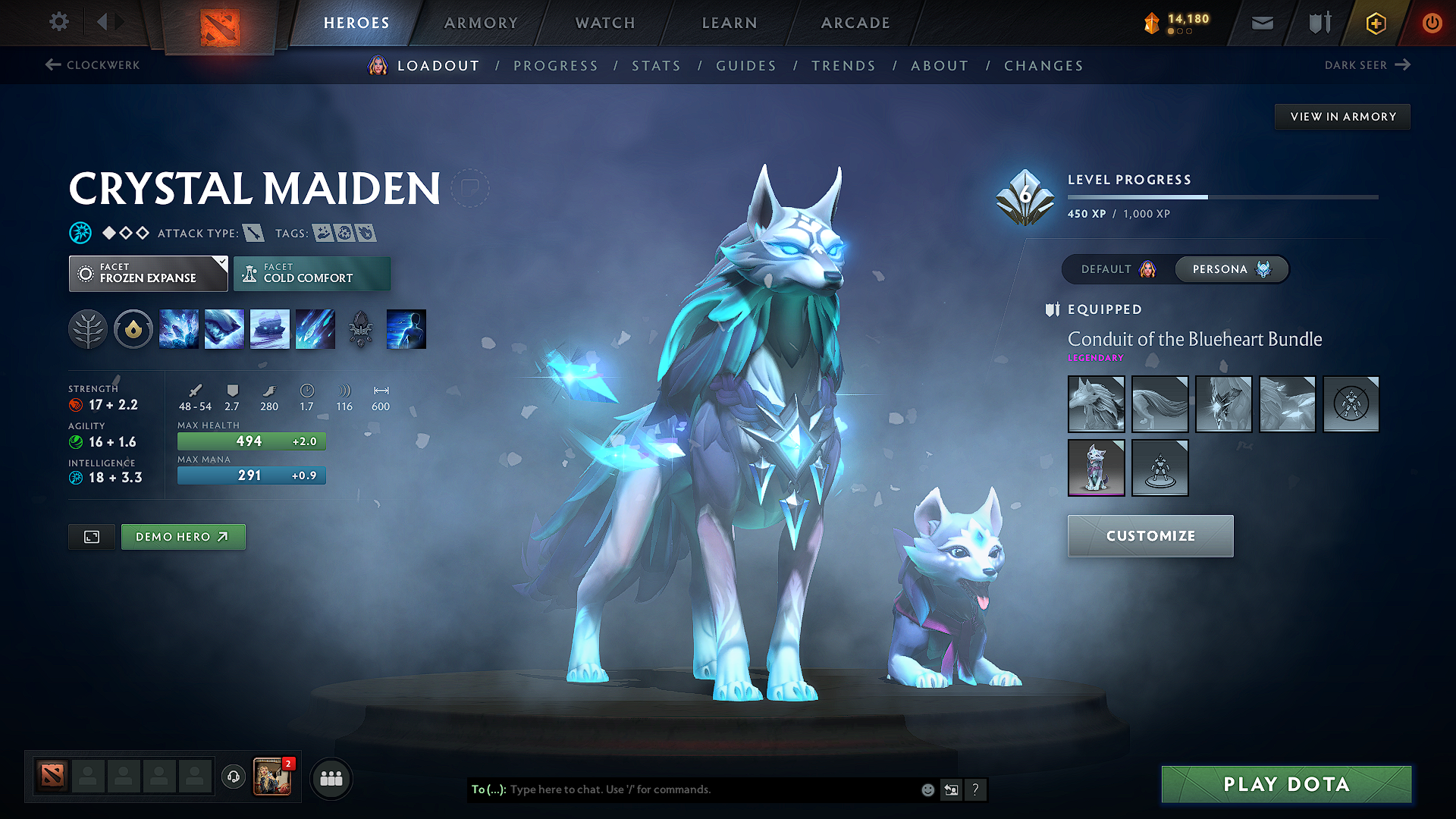
Task: Select the Frostbite ability icon
Action: click(224, 328)
